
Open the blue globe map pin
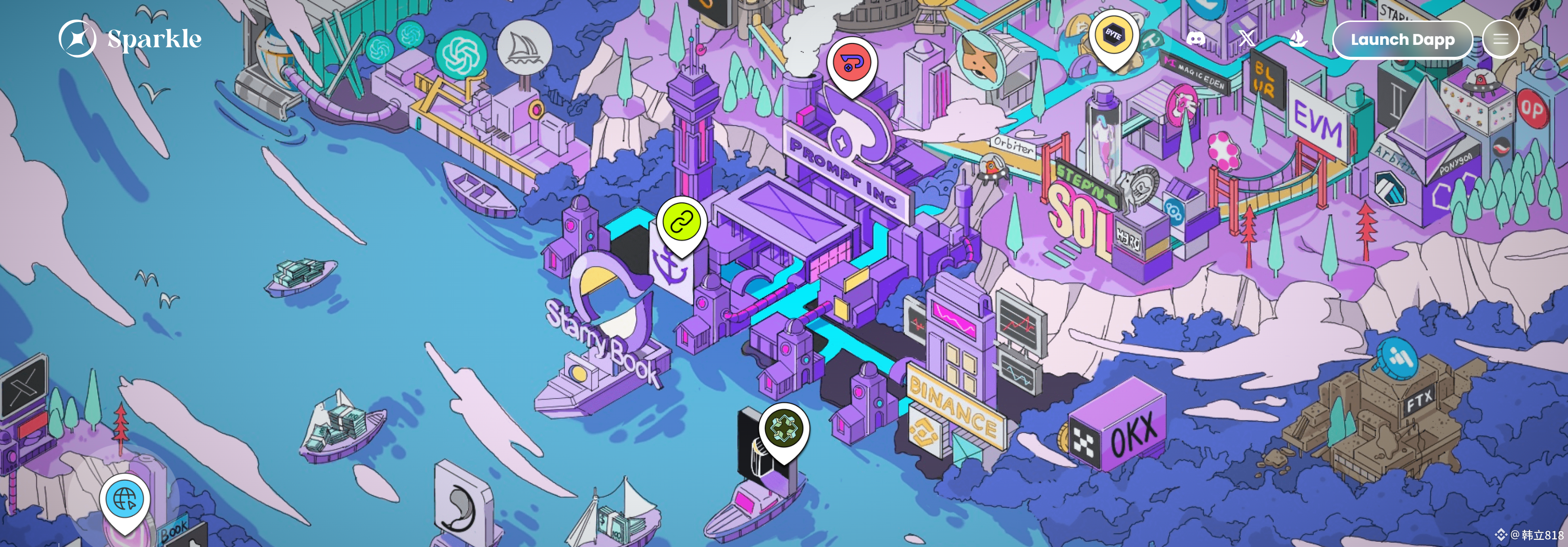(125, 499)
